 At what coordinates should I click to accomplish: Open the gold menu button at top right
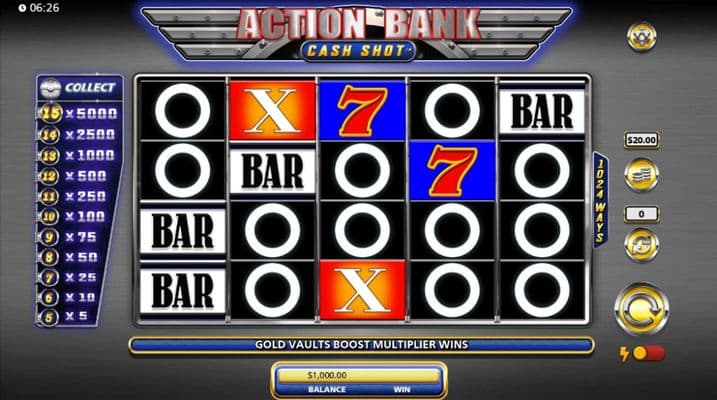pyautogui.click(x=641, y=37)
